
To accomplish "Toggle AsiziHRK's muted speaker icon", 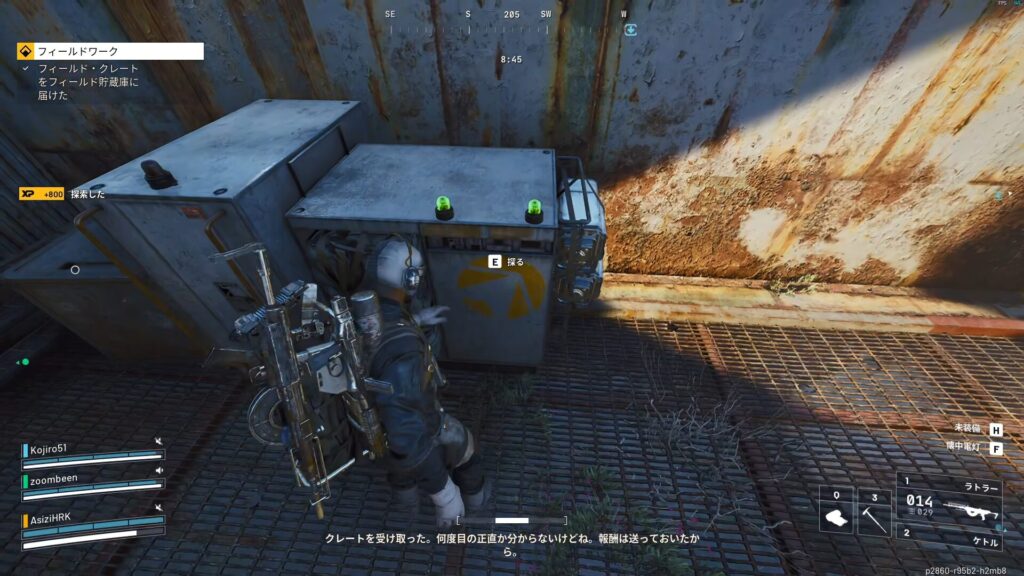I will click(x=158, y=509).
